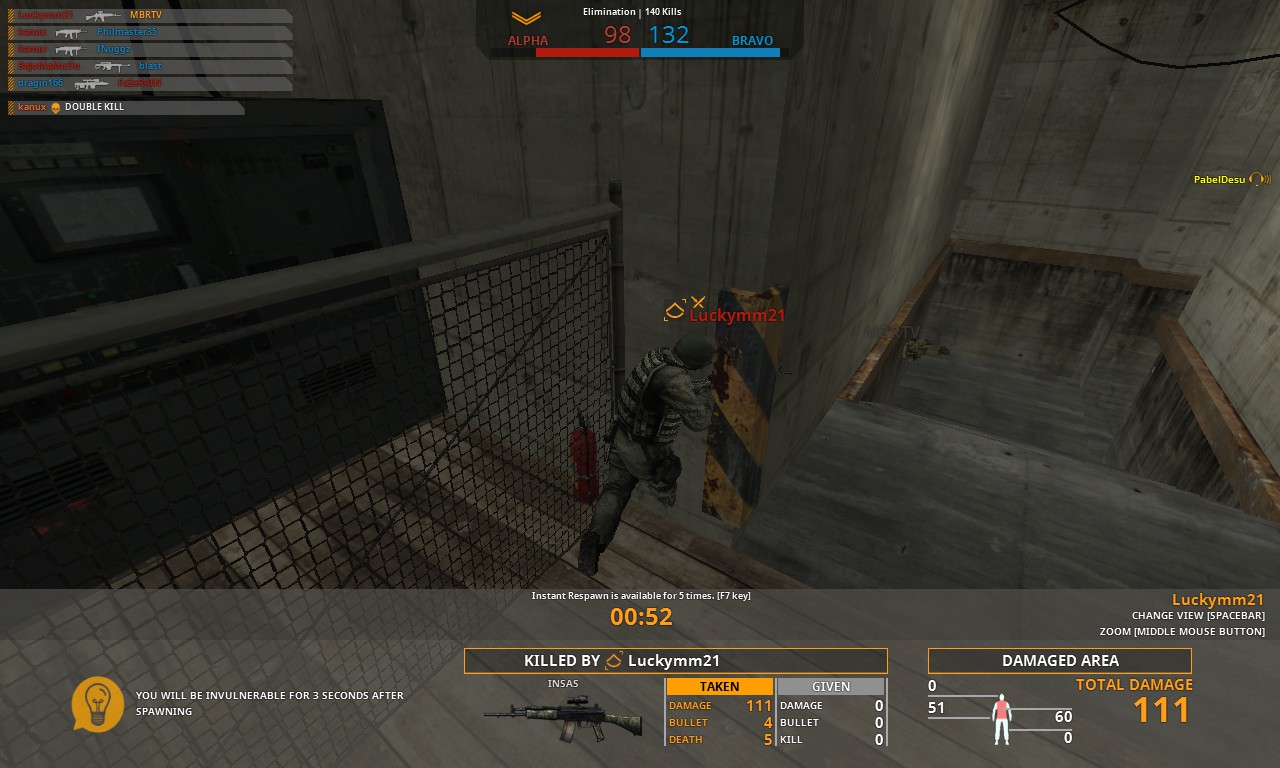The width and height of the screenshot is (1280, 768).
Task: Click the 00:52 respawn timer
Action: 641,617
